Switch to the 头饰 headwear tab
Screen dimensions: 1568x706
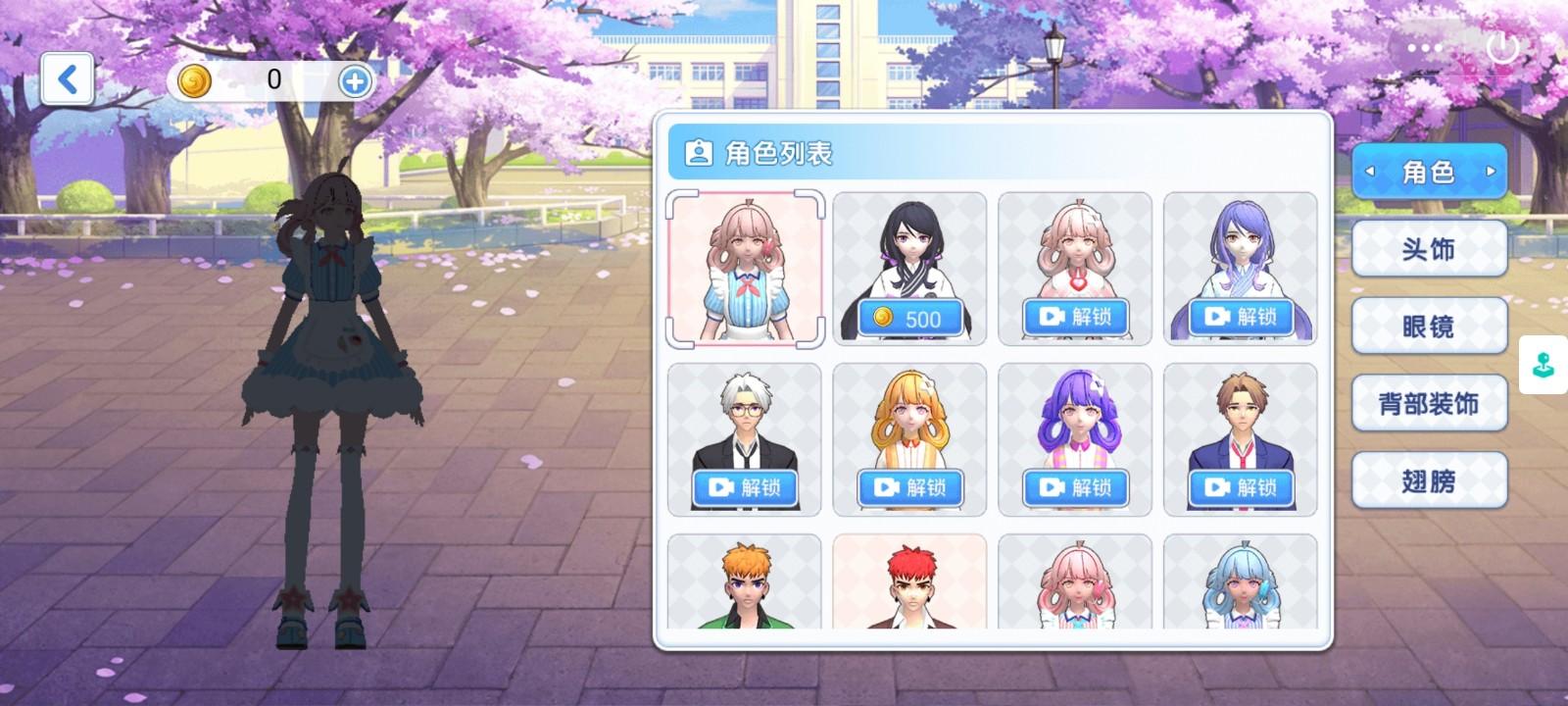(1429, 249)
